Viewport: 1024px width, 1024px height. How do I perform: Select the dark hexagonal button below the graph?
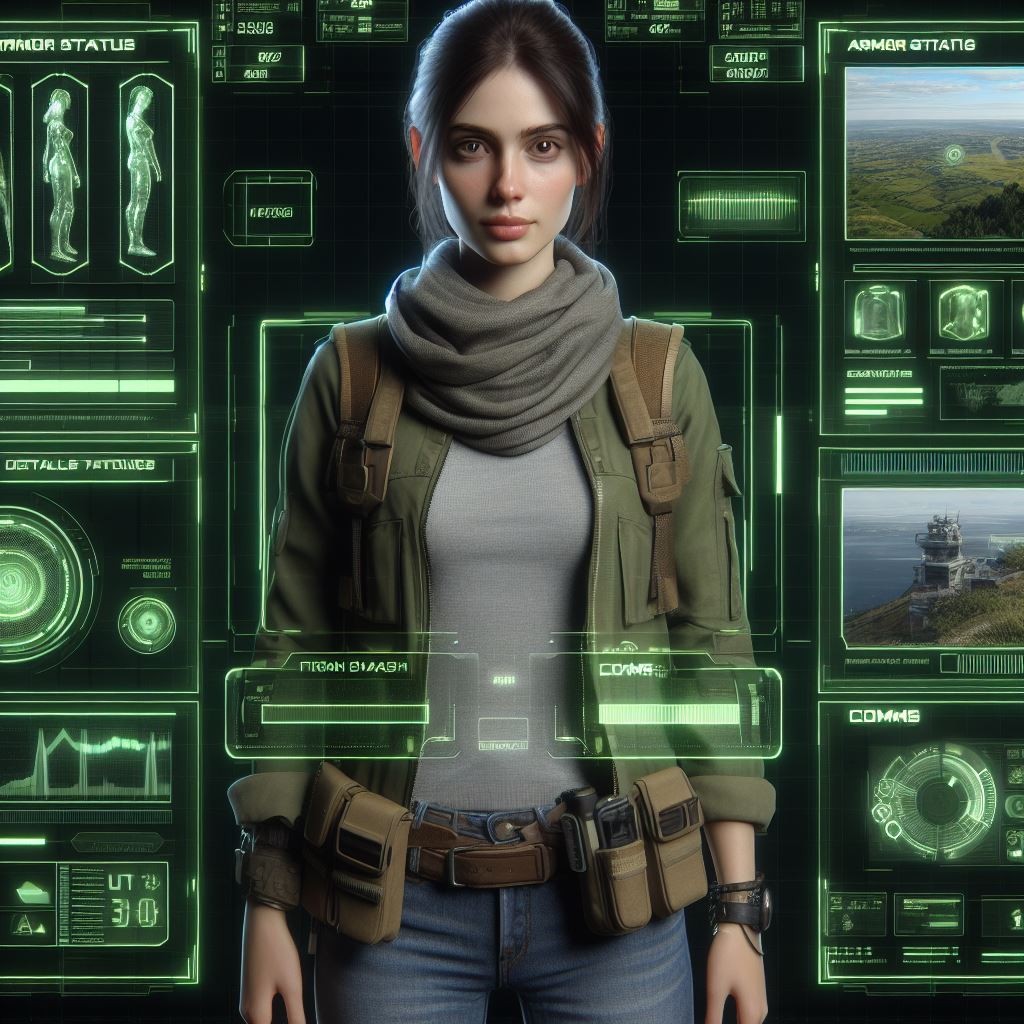(117, 842)
